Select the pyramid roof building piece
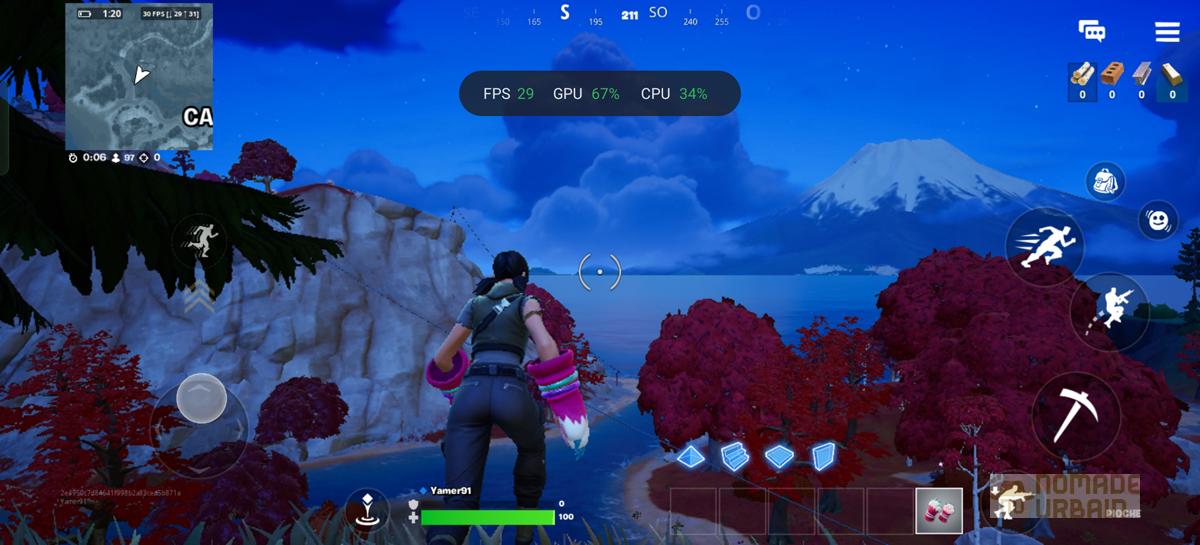The height and width of the screenshot is (545, 1200). pos(690,456)
